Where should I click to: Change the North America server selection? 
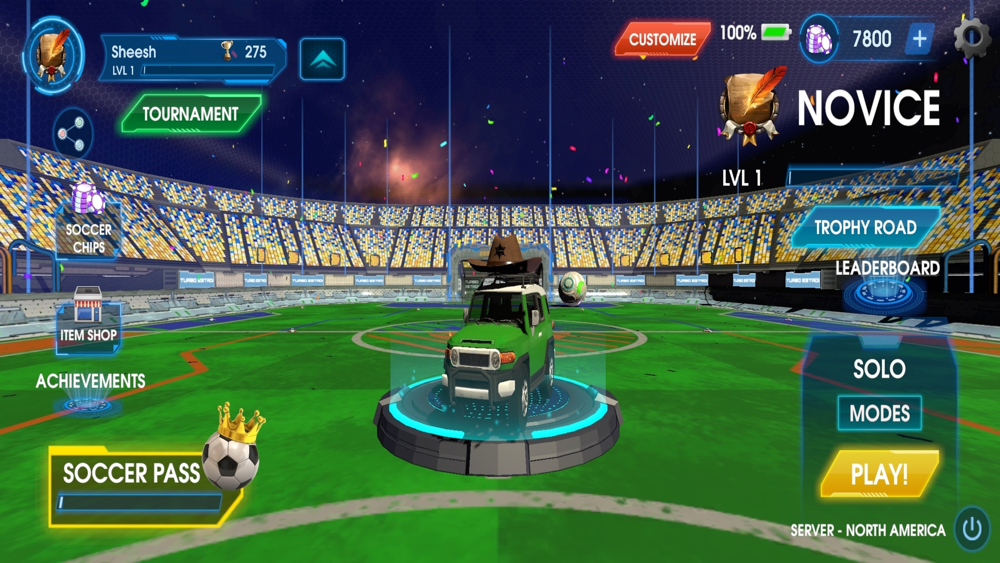click(x=867, y=530)
